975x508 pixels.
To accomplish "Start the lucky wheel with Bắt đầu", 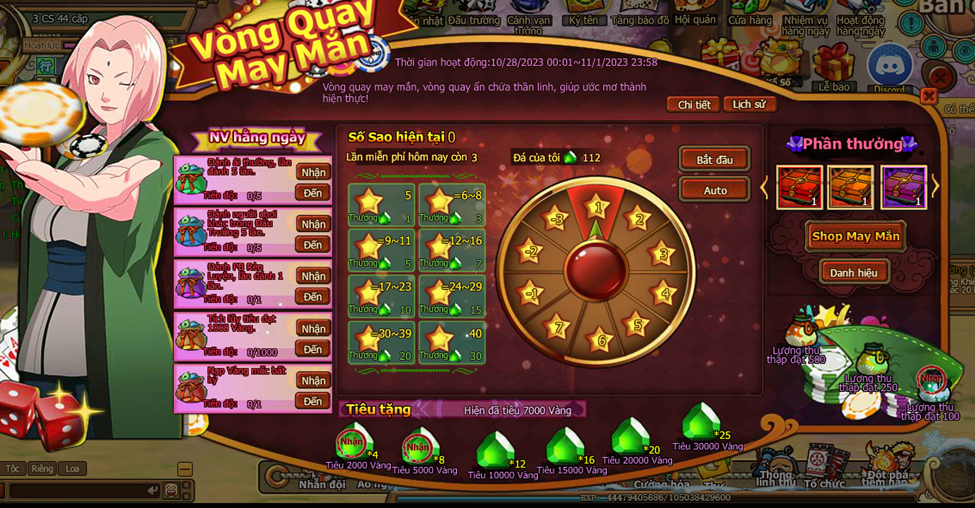I will 714,160.
